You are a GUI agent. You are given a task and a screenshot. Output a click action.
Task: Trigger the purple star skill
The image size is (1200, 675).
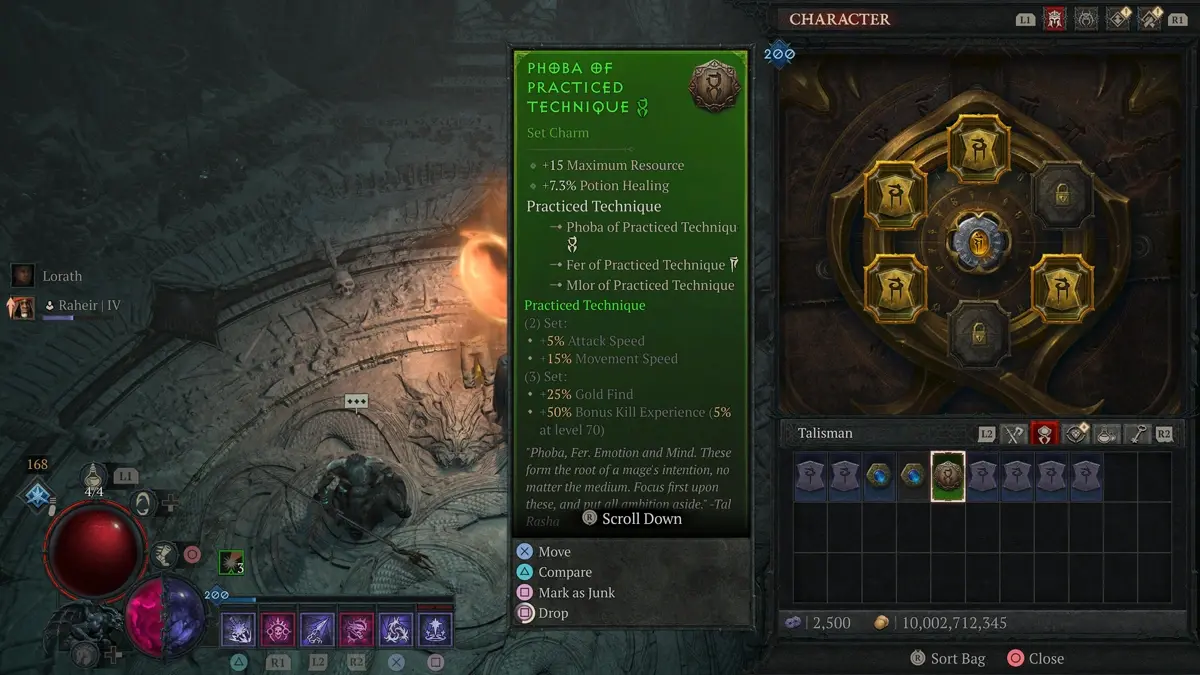(436, 630)
